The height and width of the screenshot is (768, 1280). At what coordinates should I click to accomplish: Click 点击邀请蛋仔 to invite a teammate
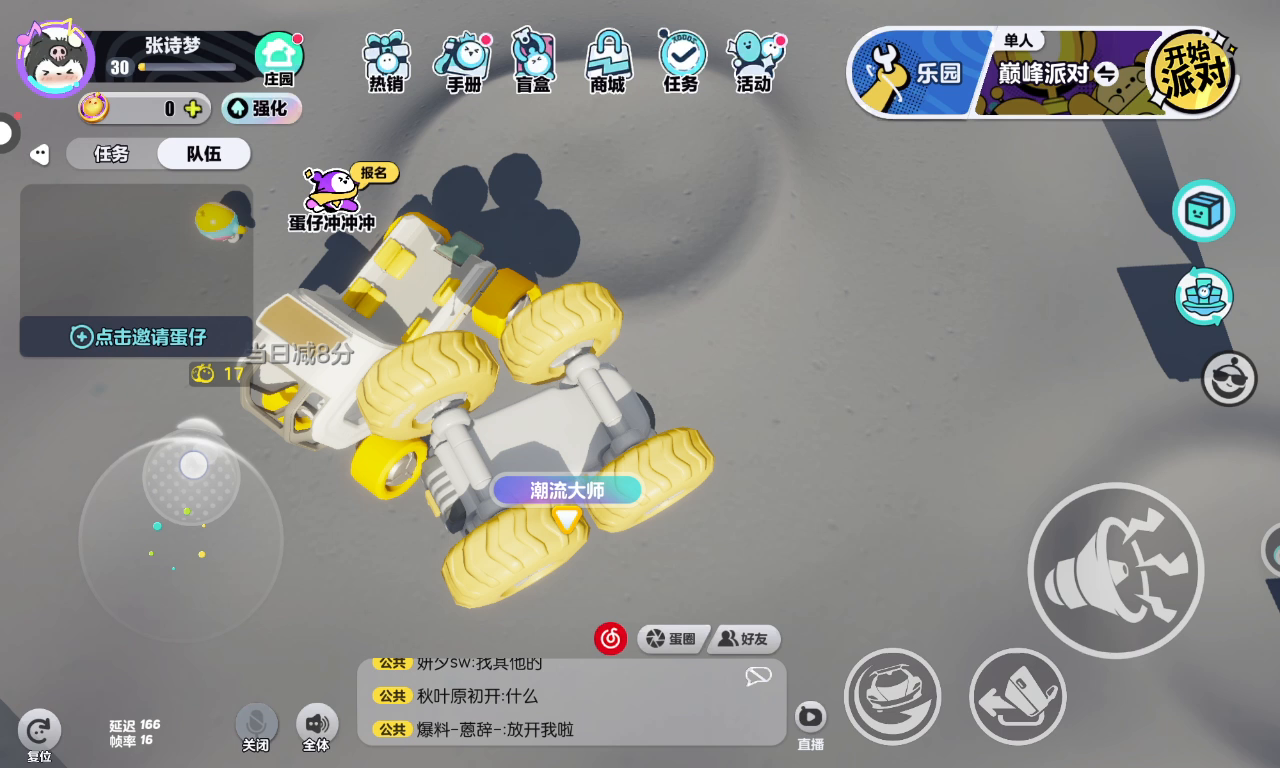point(137,337)
